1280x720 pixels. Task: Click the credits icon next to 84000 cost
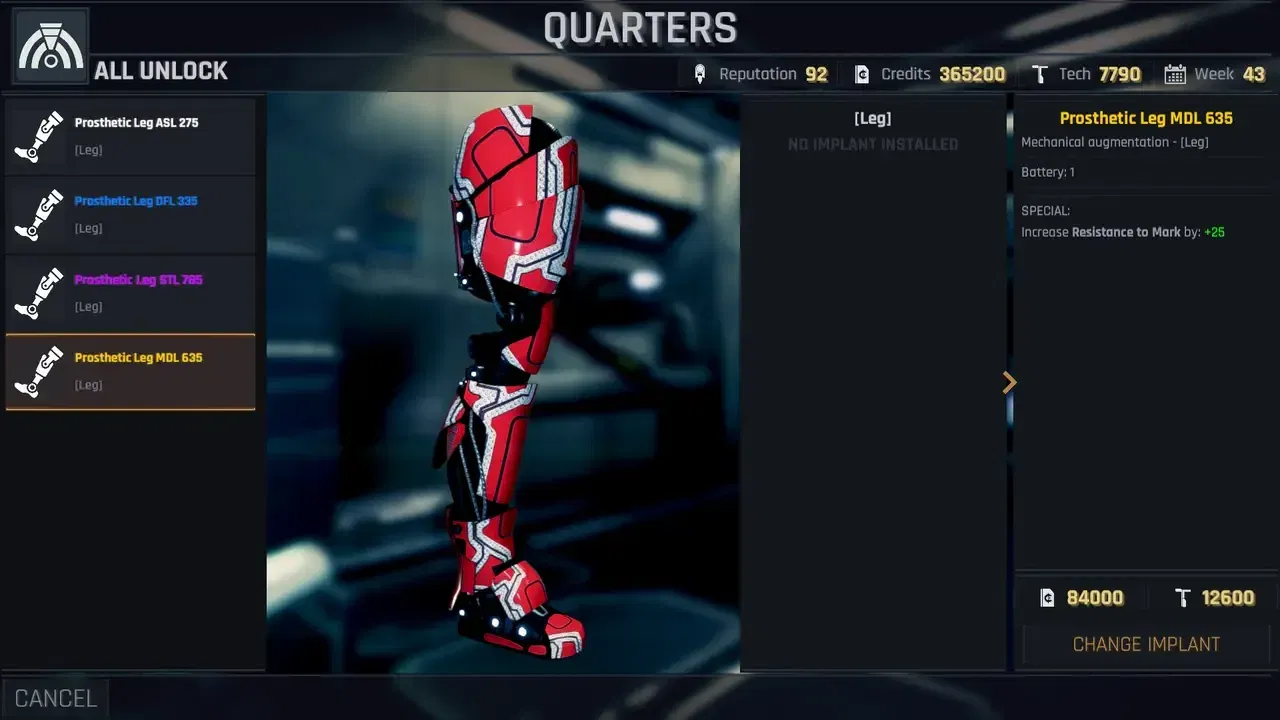tap(1046, 597)
